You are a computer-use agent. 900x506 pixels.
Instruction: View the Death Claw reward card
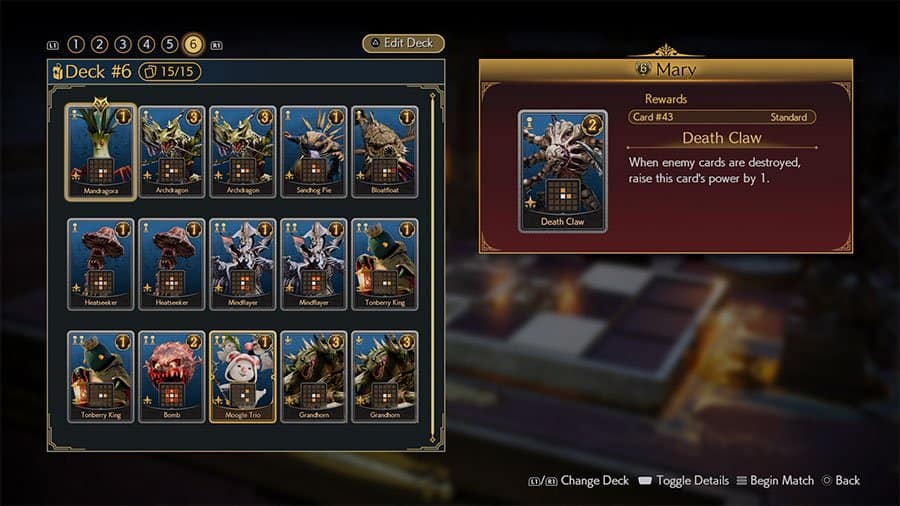coord(563,171)
